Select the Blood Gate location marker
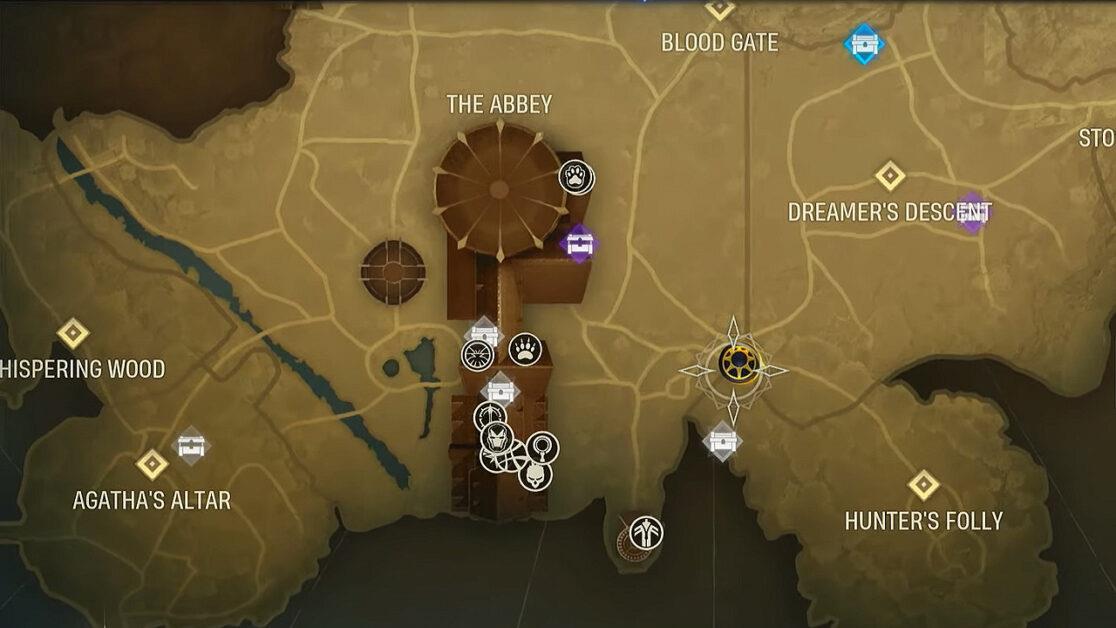This screenshot has height=628, width=1116. pyautogui.click(x=719, y=9)
